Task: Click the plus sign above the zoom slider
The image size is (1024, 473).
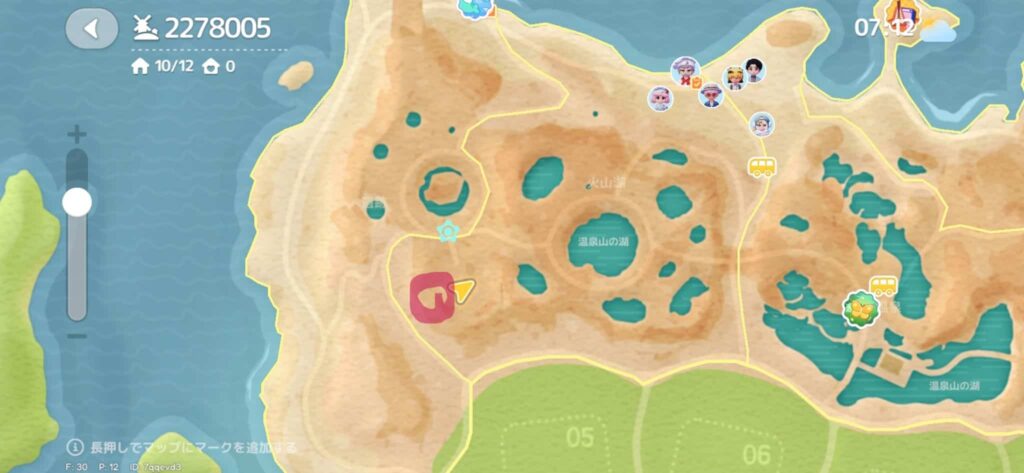Action: (x=77, y=135)
